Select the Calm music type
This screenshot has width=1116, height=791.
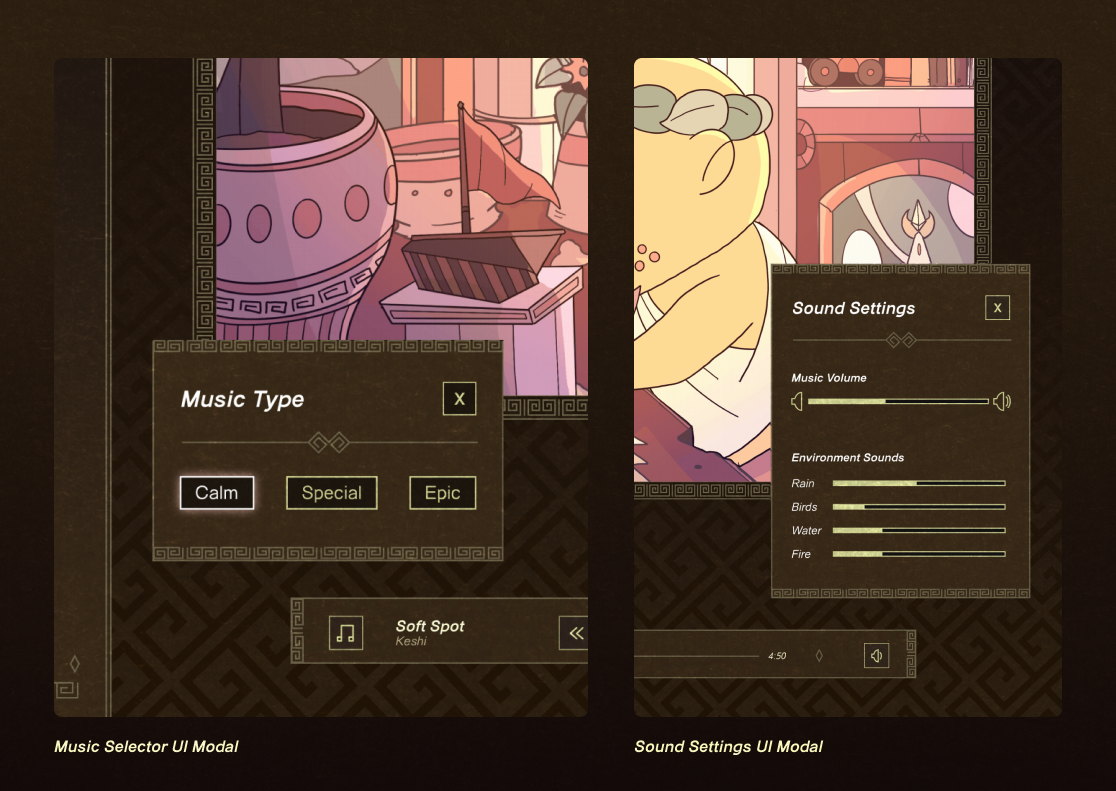coord(217,493)
